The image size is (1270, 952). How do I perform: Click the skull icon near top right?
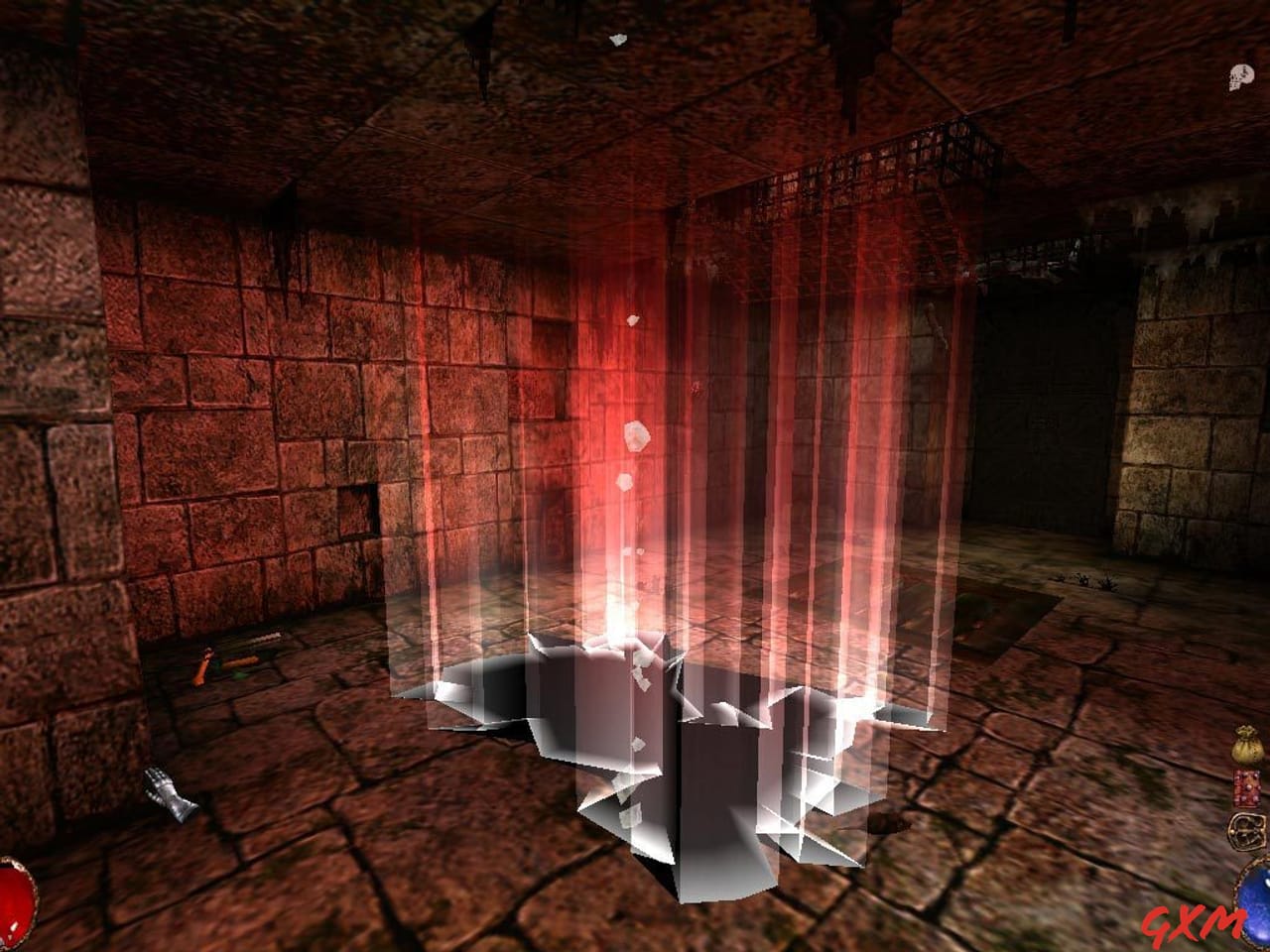pos(1241,76)
